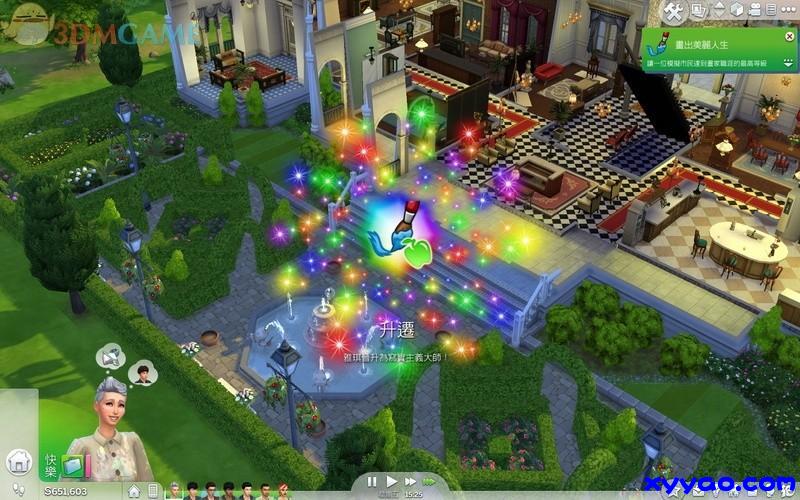Image resolution: width=800 pixels, height=500 pixels.
Task: Click the green emotion icon beside portrait
Action: coord(72,465)
